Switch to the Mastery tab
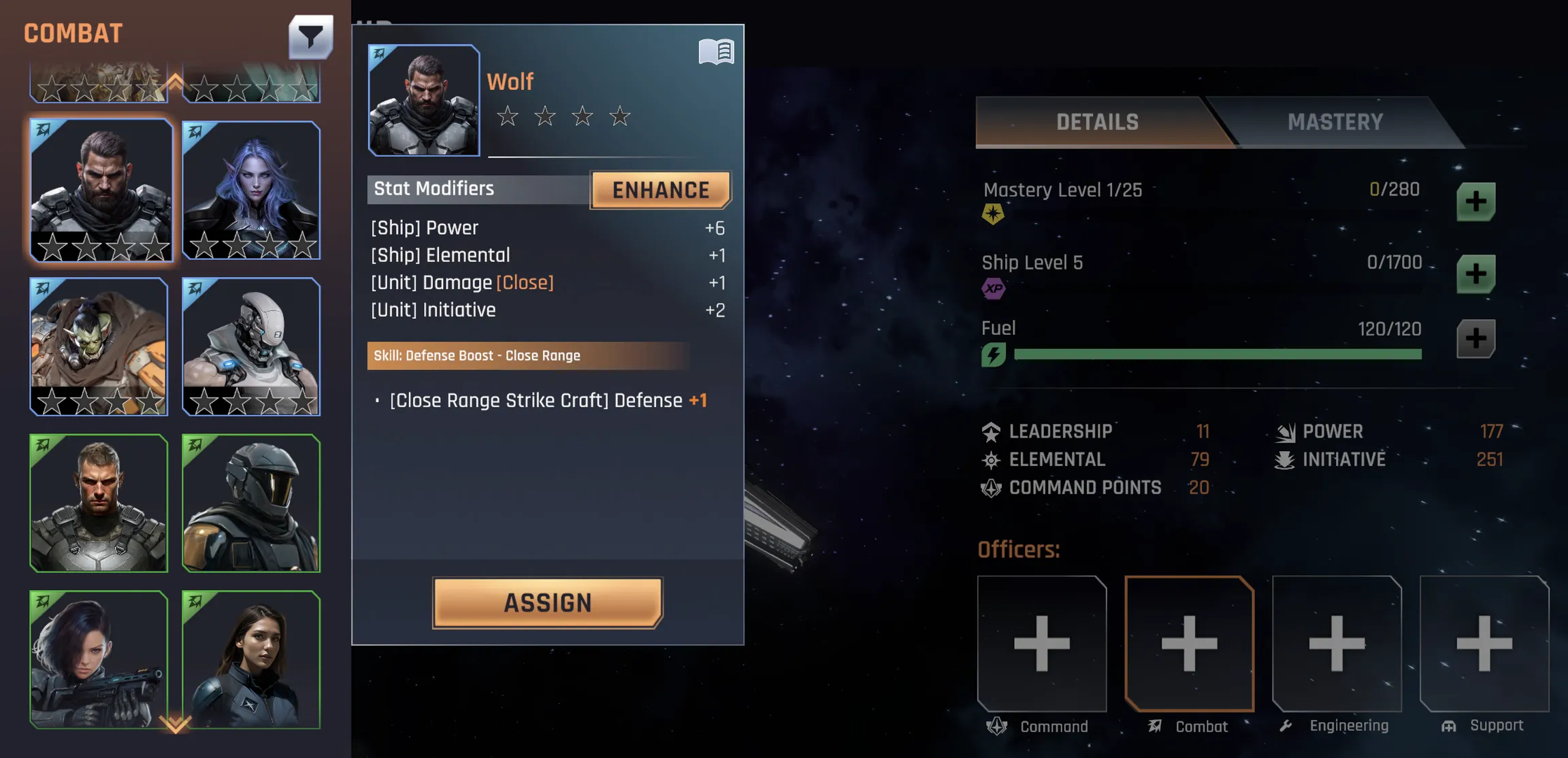This screenshot has width=1568, height=758. (x=1335, y=122)
